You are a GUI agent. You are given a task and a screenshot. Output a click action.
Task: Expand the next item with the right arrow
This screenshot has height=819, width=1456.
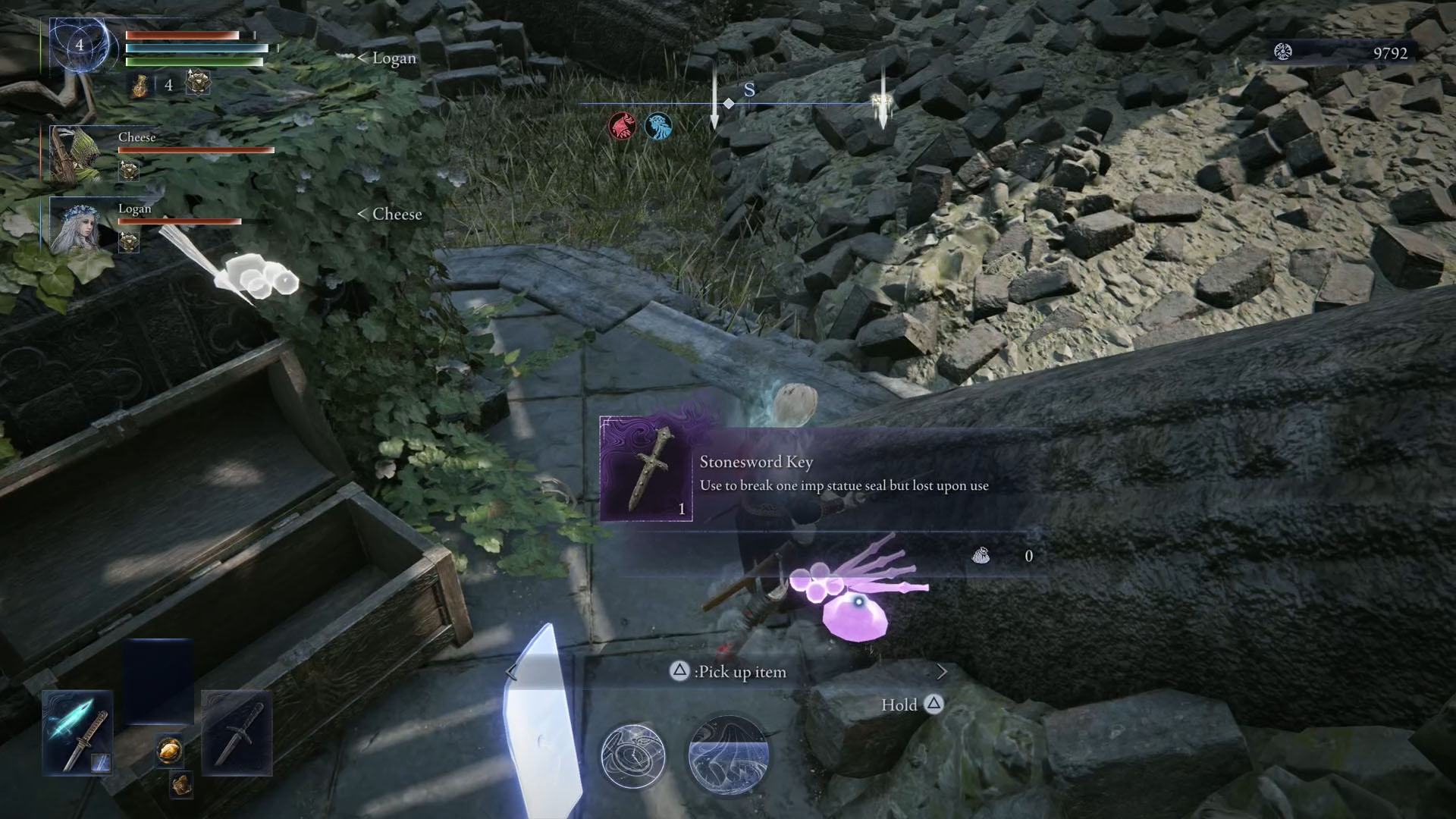(941, 672)
